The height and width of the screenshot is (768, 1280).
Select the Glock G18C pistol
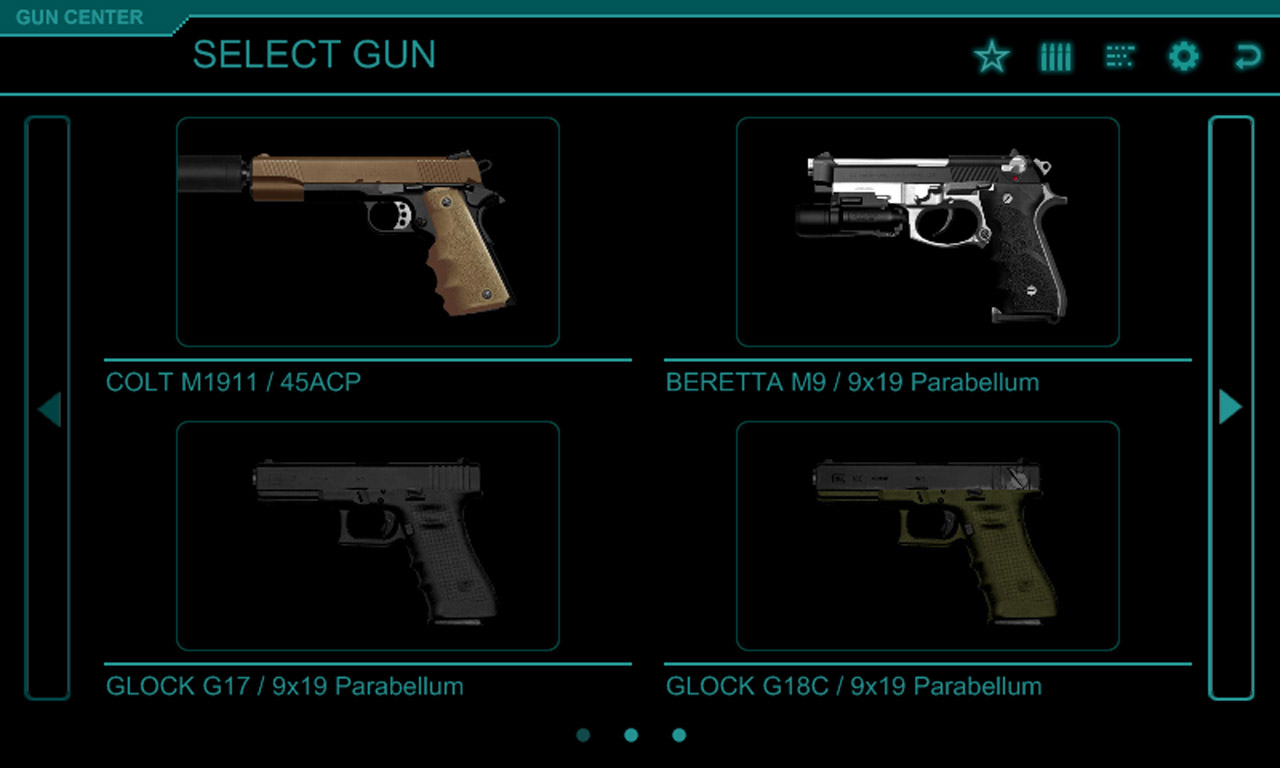point(927,536)
